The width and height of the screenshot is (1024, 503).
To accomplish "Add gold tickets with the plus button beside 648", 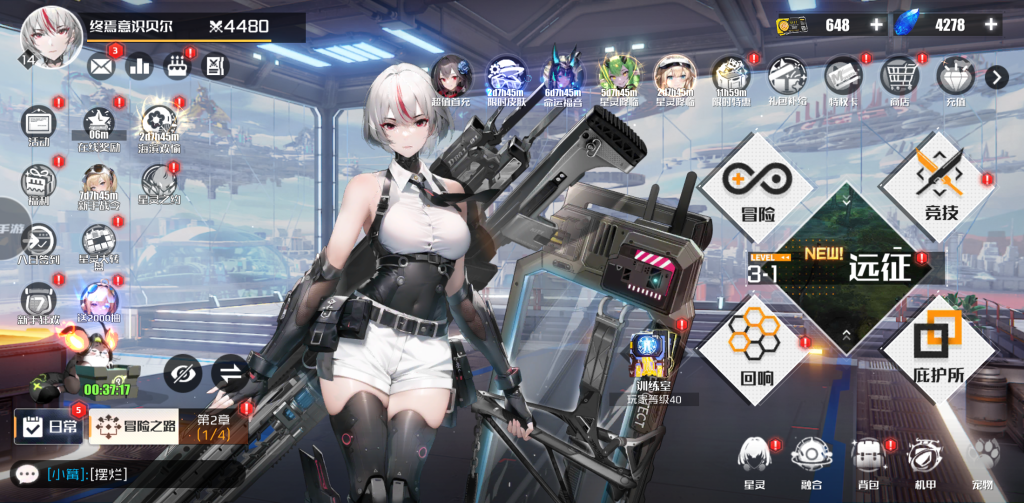I will (x=877, y=24).
